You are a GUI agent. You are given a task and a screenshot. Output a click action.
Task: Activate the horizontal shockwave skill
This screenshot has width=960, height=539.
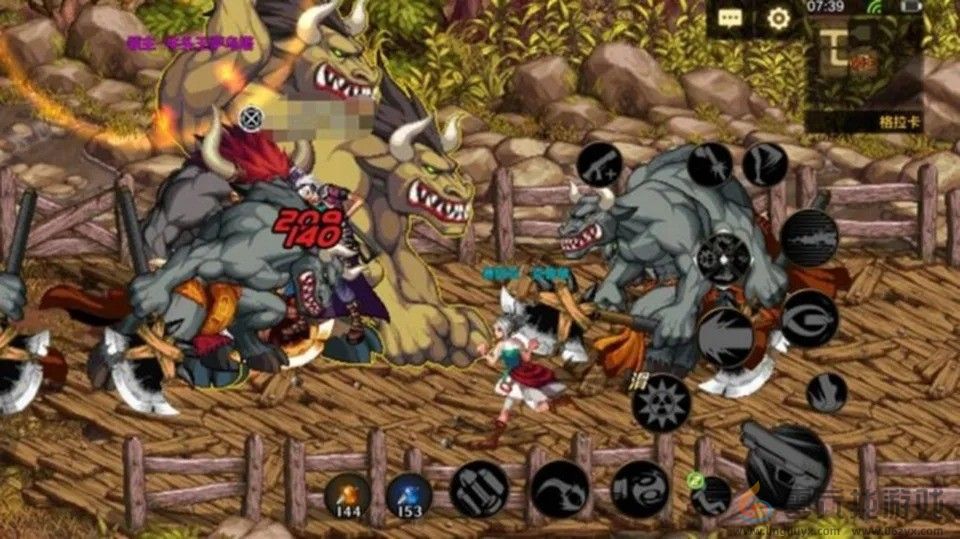point(809,237)
